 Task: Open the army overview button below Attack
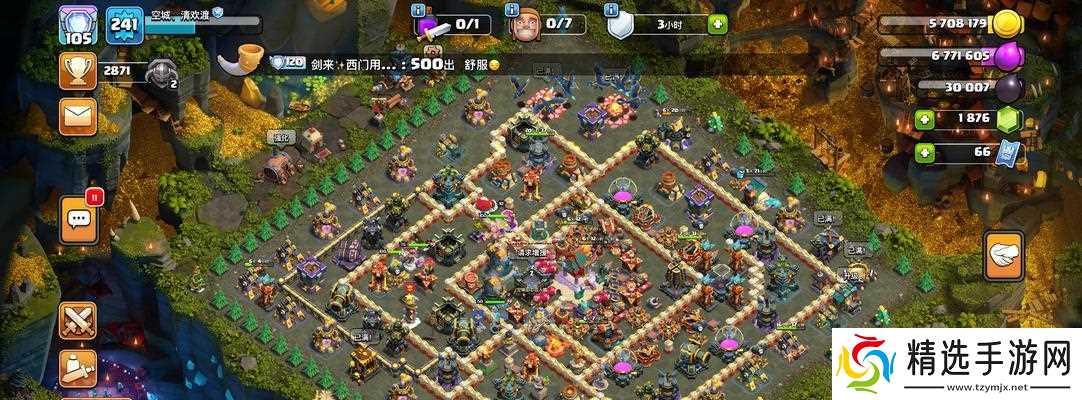pos(77,367)
